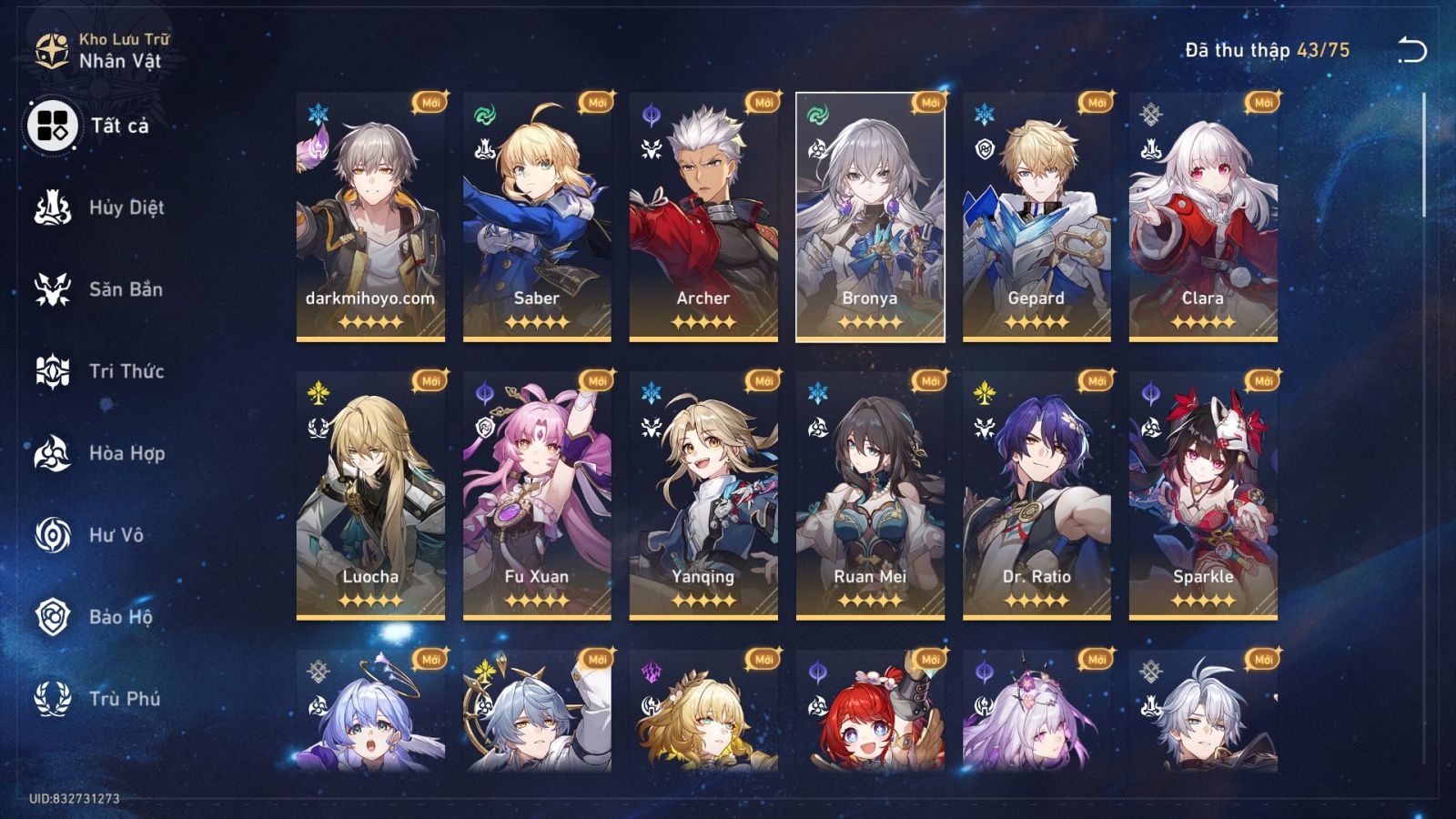This screenshot has height=819, width=1456.
Task: Switch to the Trù Phú category
Action: click(x=55, y=699)
